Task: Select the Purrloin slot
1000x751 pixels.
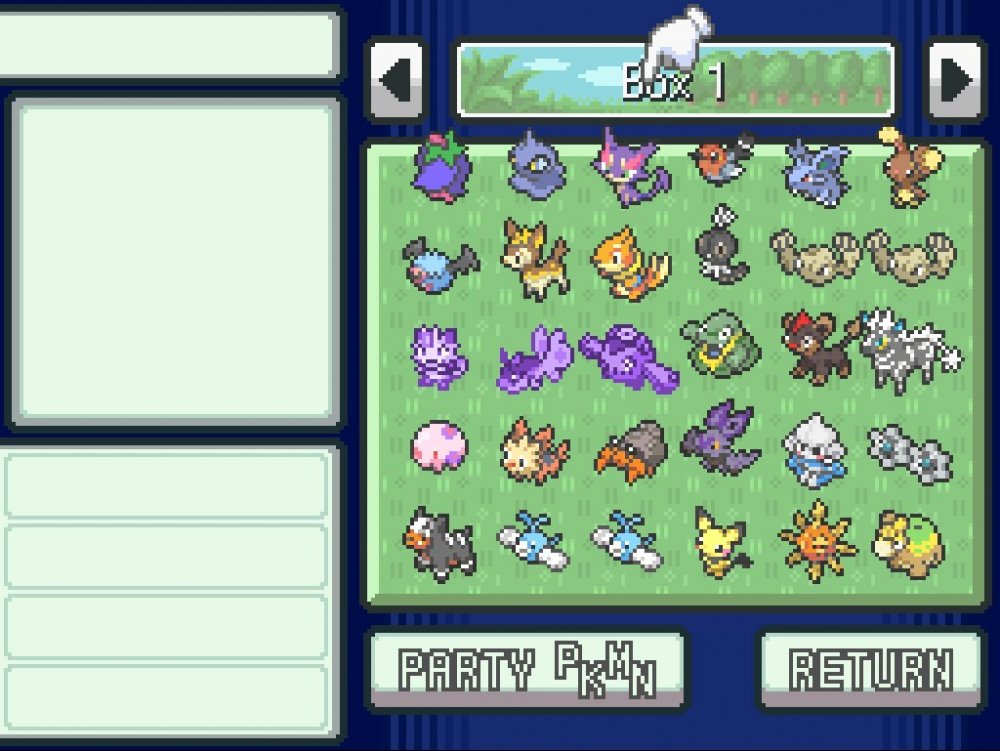Action: coord(630,166)
